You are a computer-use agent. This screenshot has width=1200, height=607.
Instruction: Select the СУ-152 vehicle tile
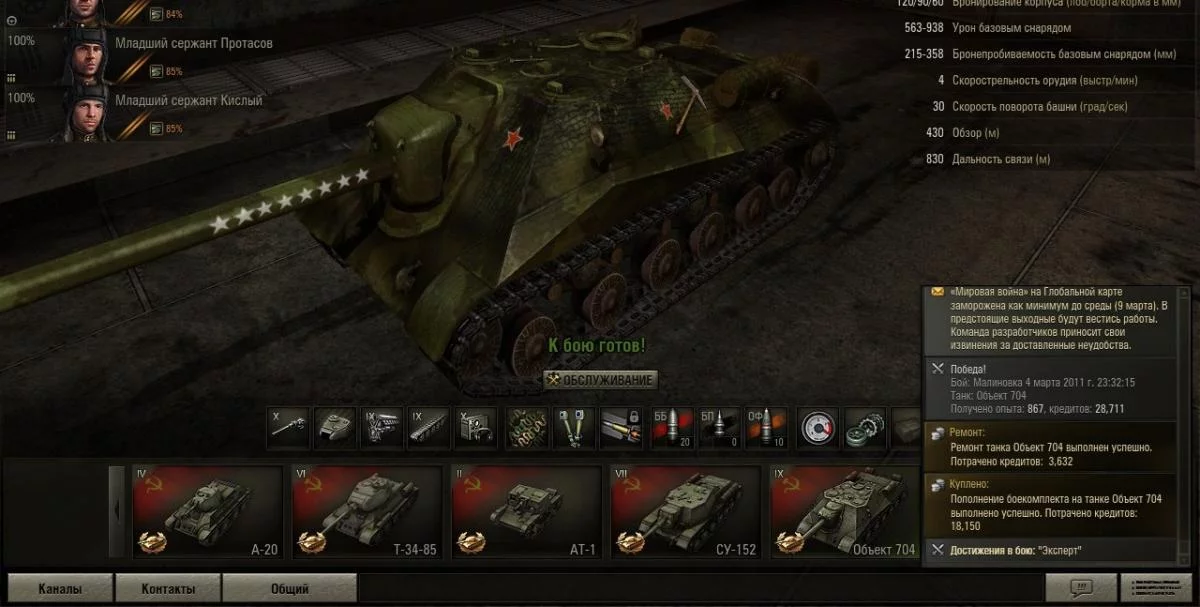[x=685, y=512]
